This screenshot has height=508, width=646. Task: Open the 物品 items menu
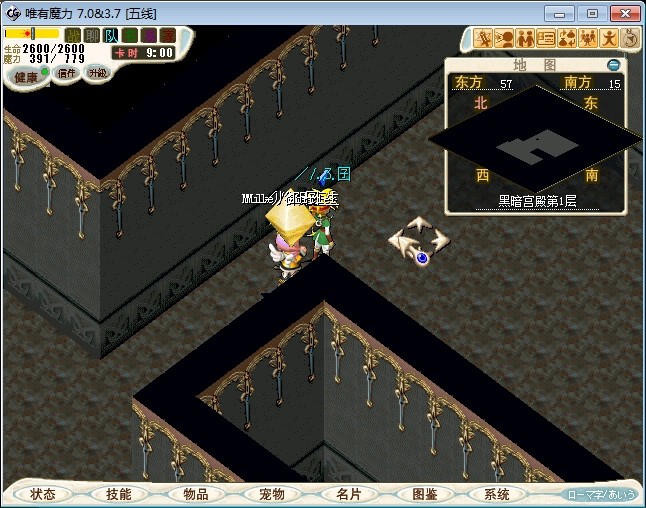[195, 494]
